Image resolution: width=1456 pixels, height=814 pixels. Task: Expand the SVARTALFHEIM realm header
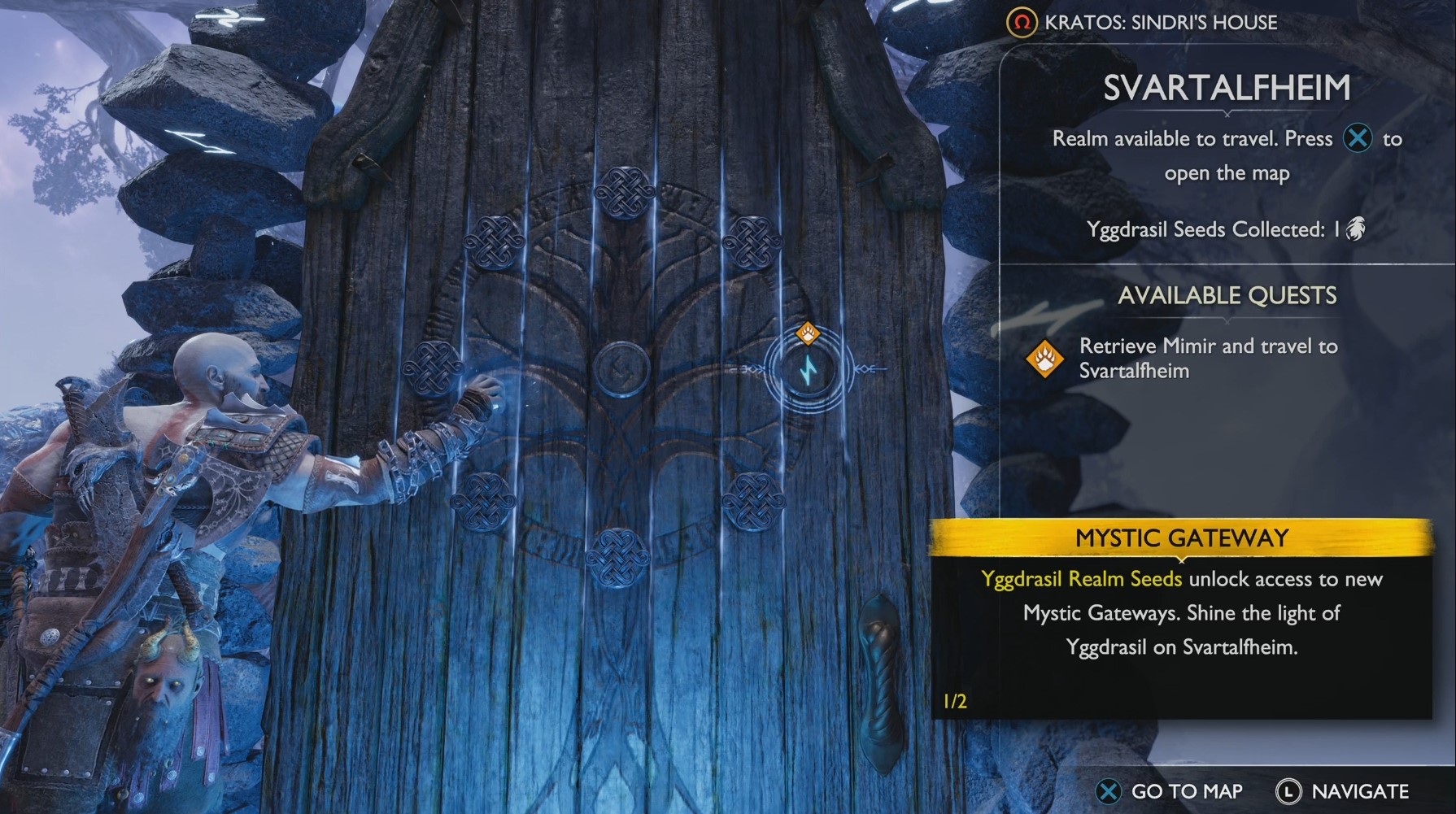point(1227,85)
